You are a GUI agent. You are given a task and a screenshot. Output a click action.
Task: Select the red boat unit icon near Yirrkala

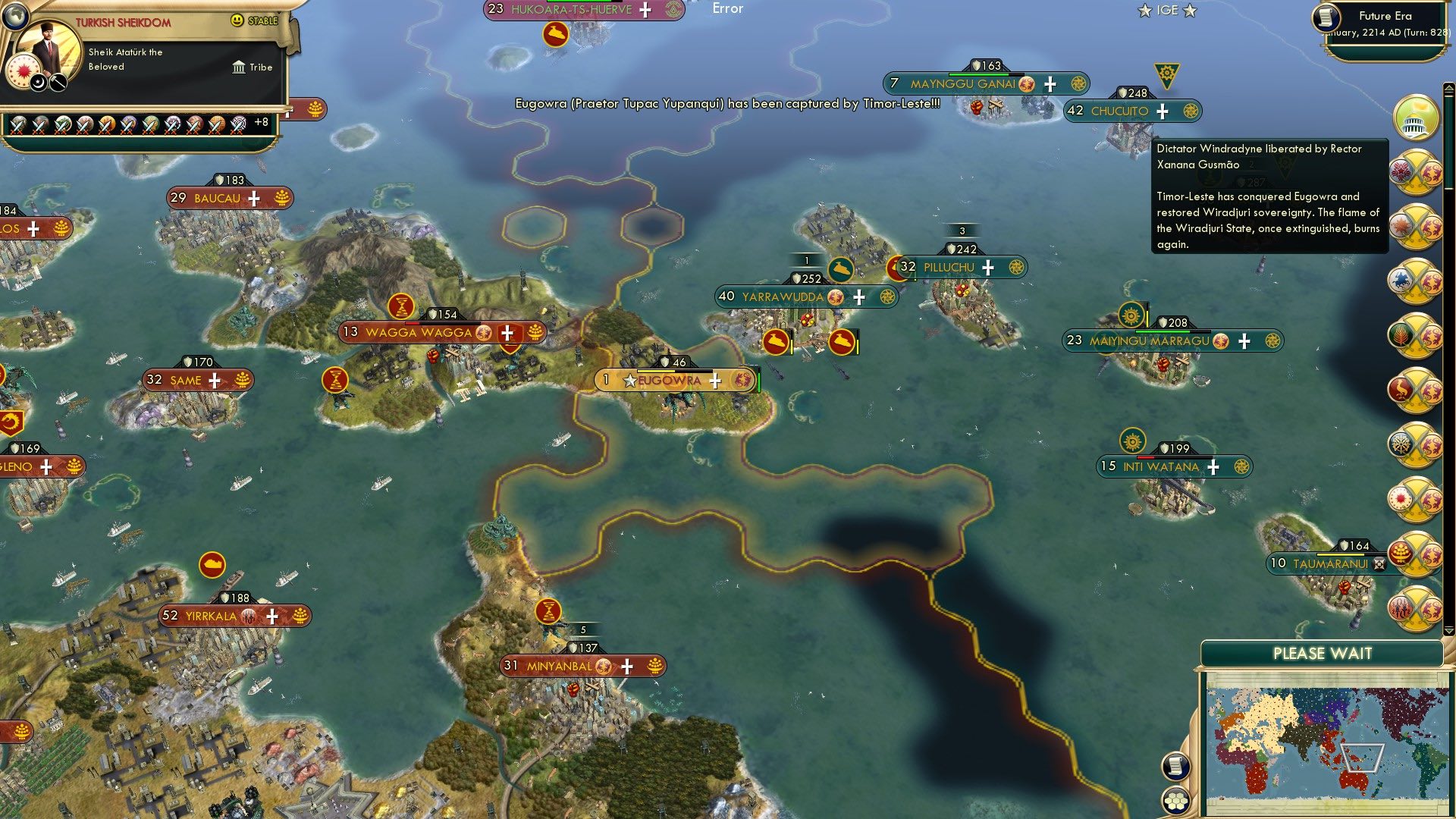212,565
